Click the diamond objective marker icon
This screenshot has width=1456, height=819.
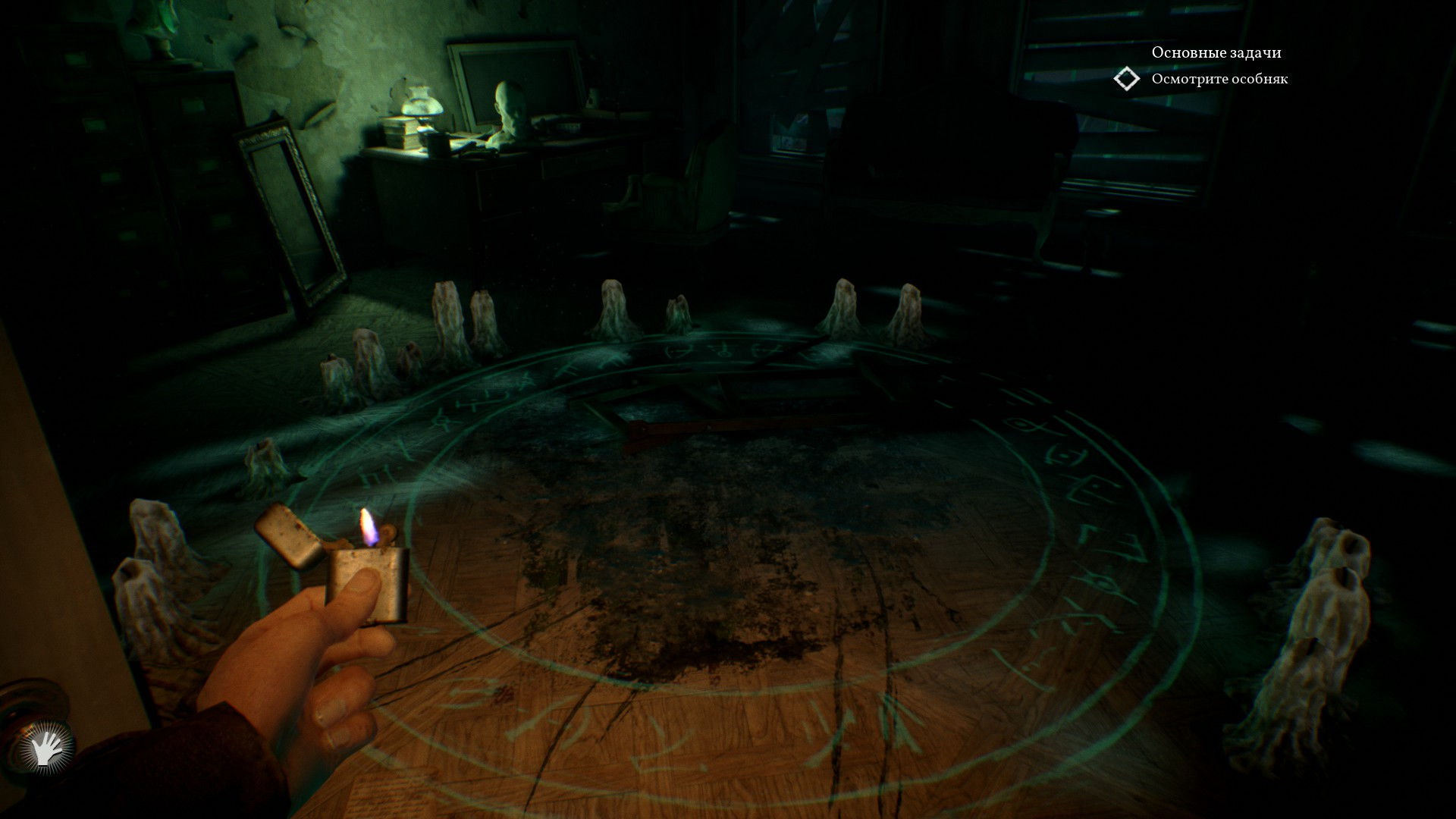(x=1127, y=79)
